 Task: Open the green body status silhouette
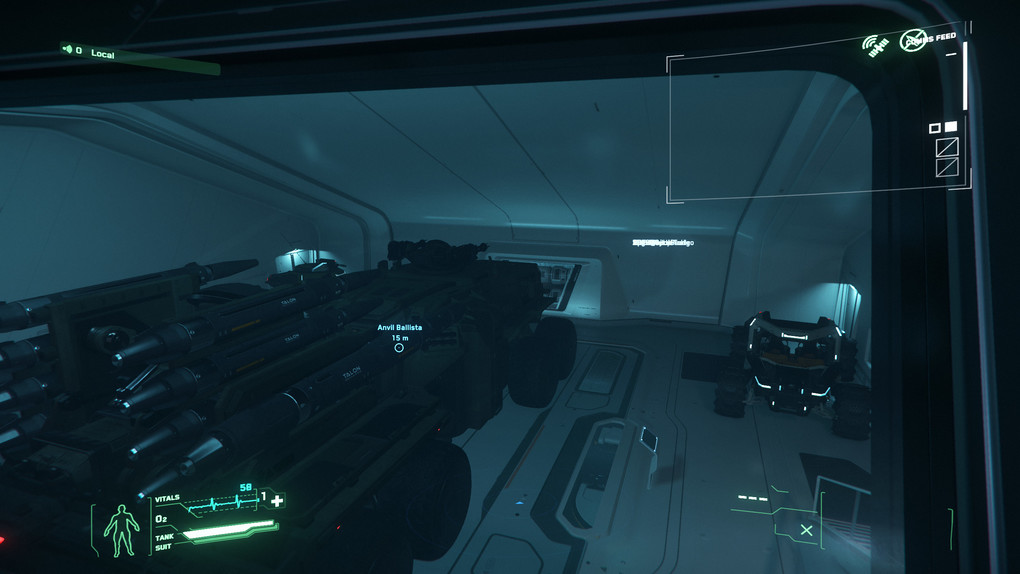123,529
